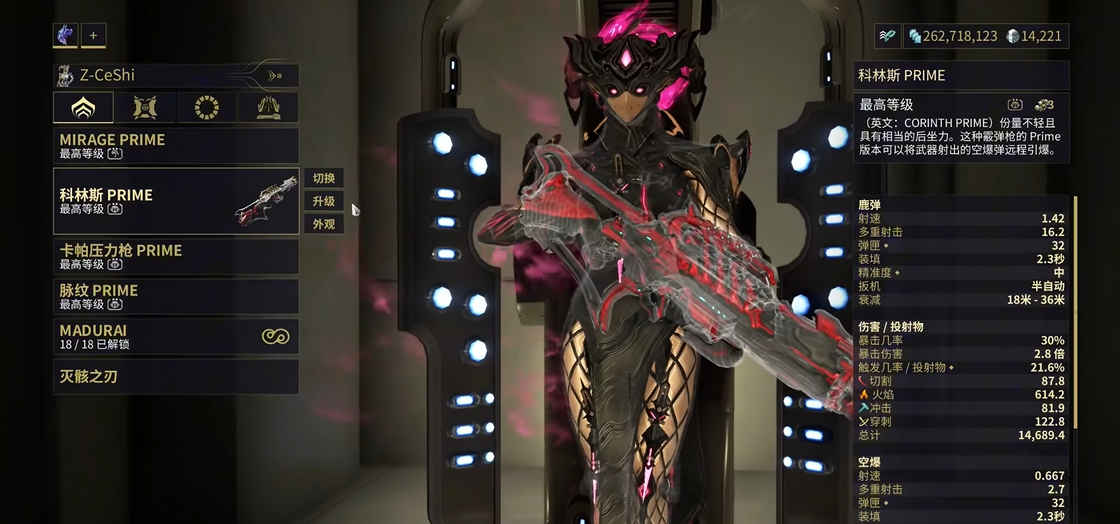
Task: Switch to the circular ring arsenal tab
Action: pyautogui.click(x=207, y=107)
